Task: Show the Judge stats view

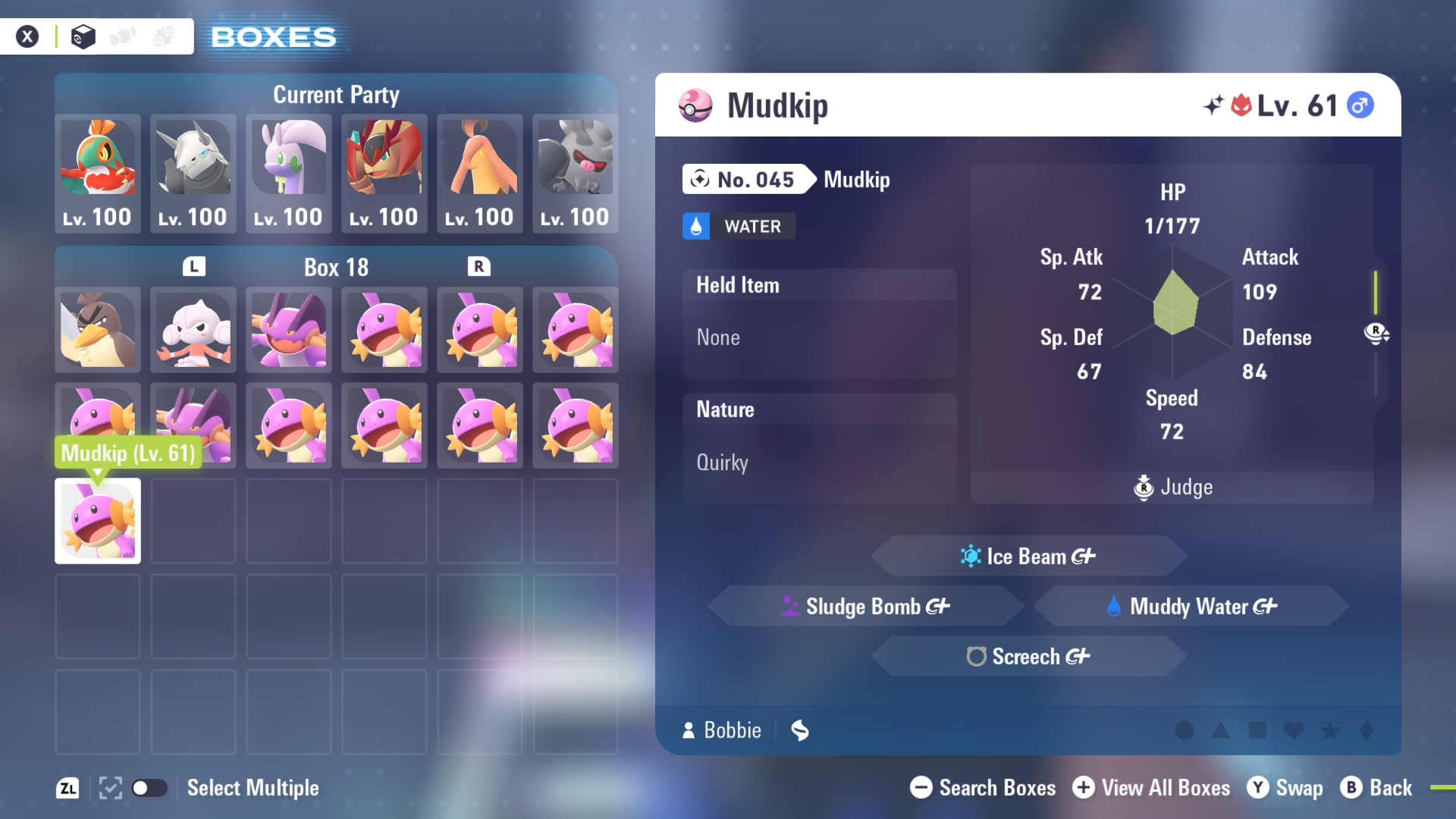Action: [x=1172, y=487]
